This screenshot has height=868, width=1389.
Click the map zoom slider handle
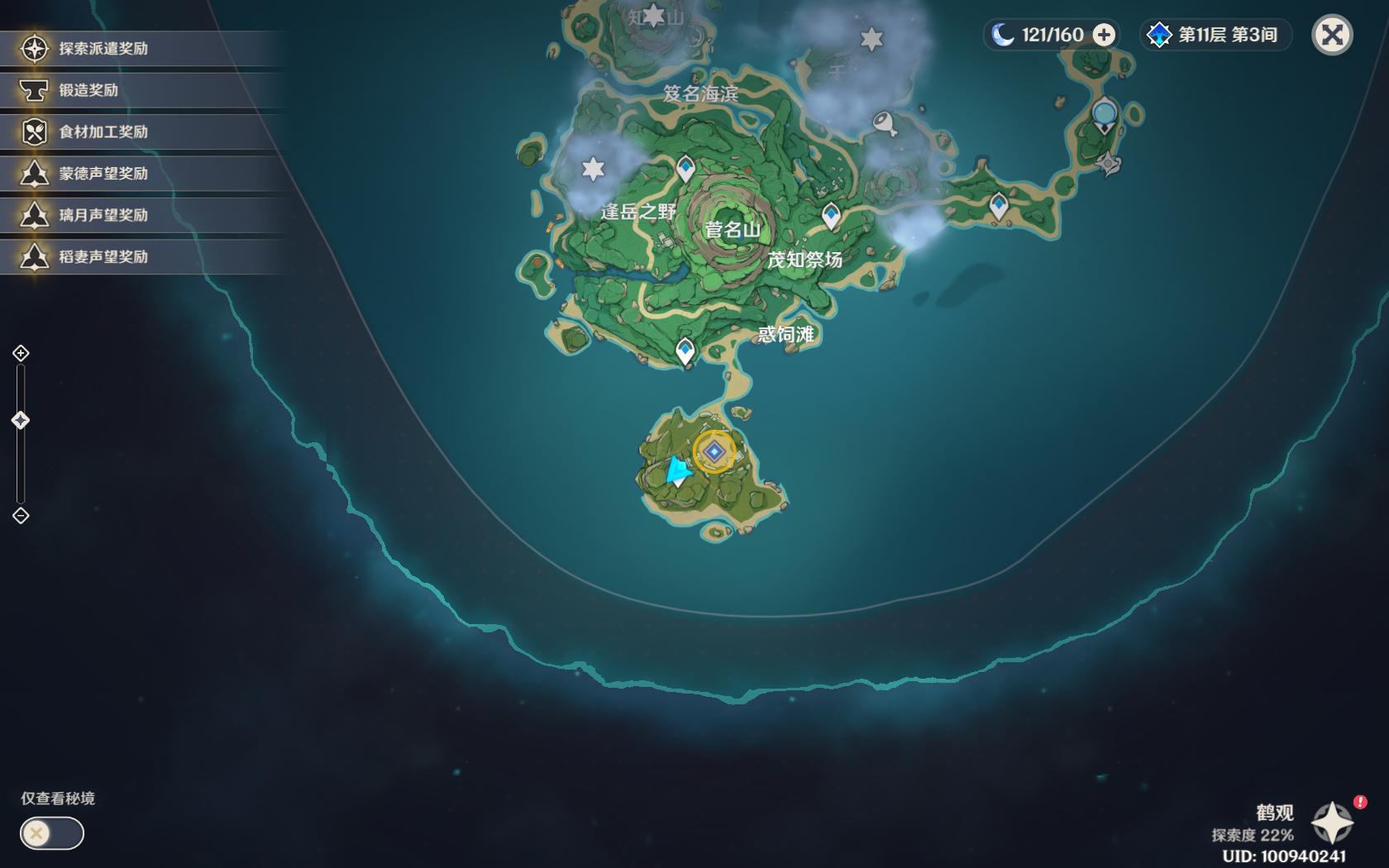click(x=21, y=421)
